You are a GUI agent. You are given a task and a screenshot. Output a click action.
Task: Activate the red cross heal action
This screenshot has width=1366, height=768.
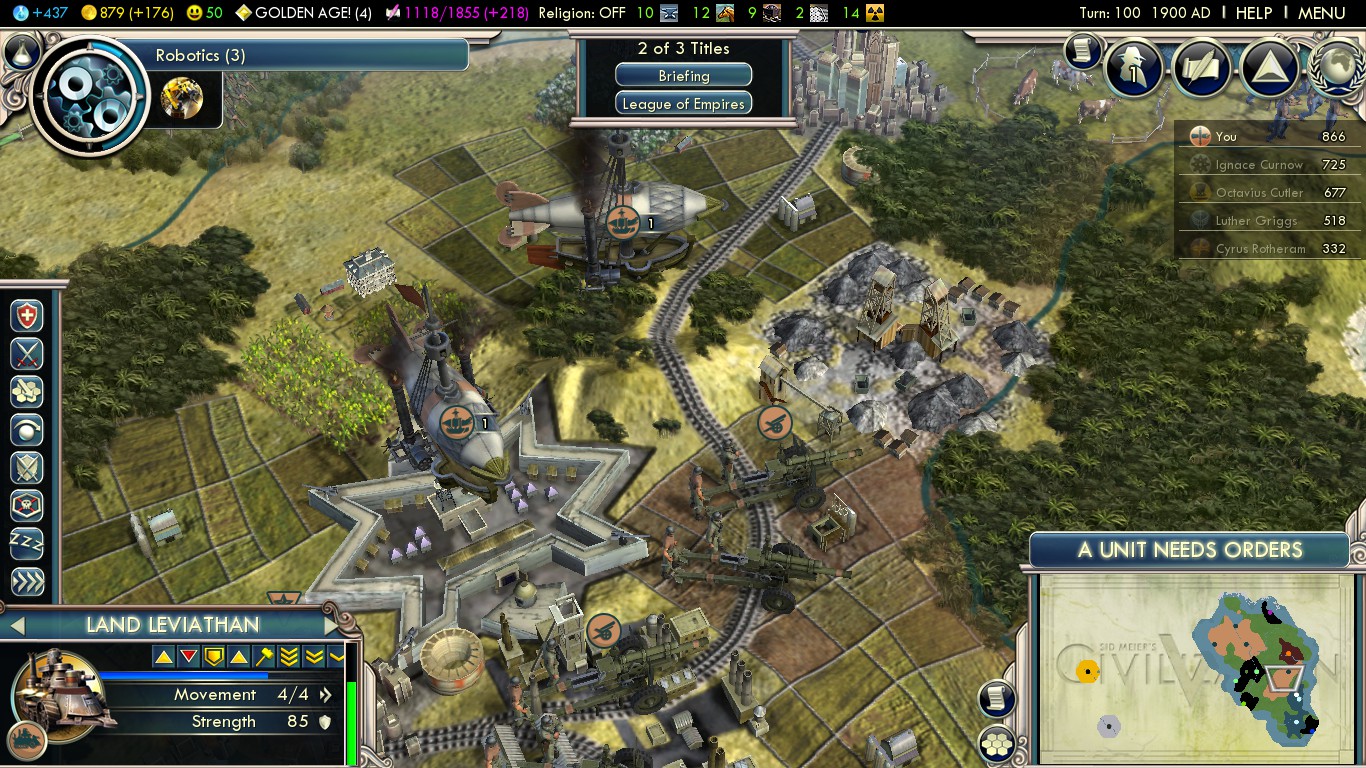(27, 316)
